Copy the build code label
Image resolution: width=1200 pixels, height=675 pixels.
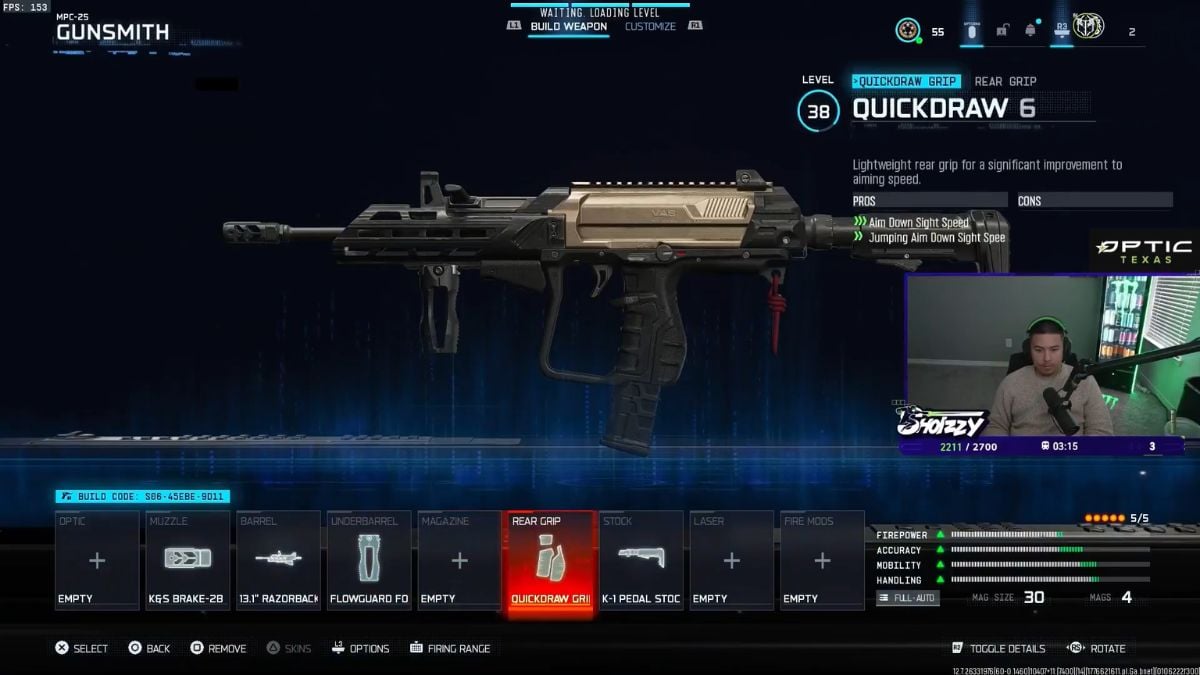pos(143,496)
